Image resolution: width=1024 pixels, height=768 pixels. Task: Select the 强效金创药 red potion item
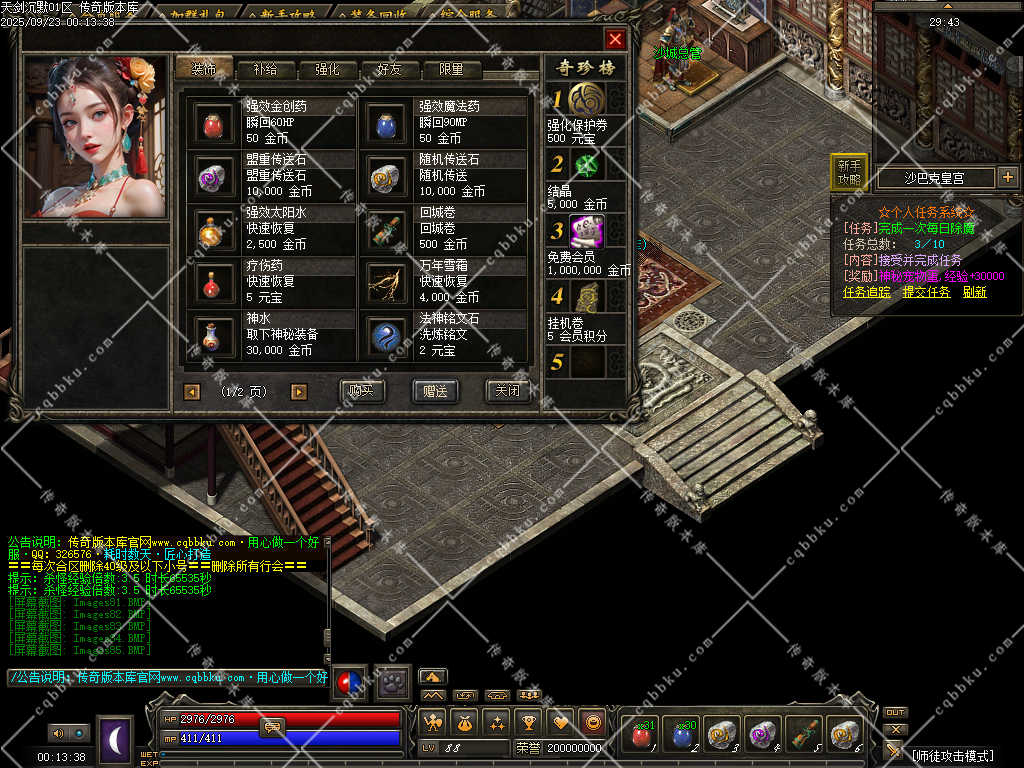click(212, 124)
